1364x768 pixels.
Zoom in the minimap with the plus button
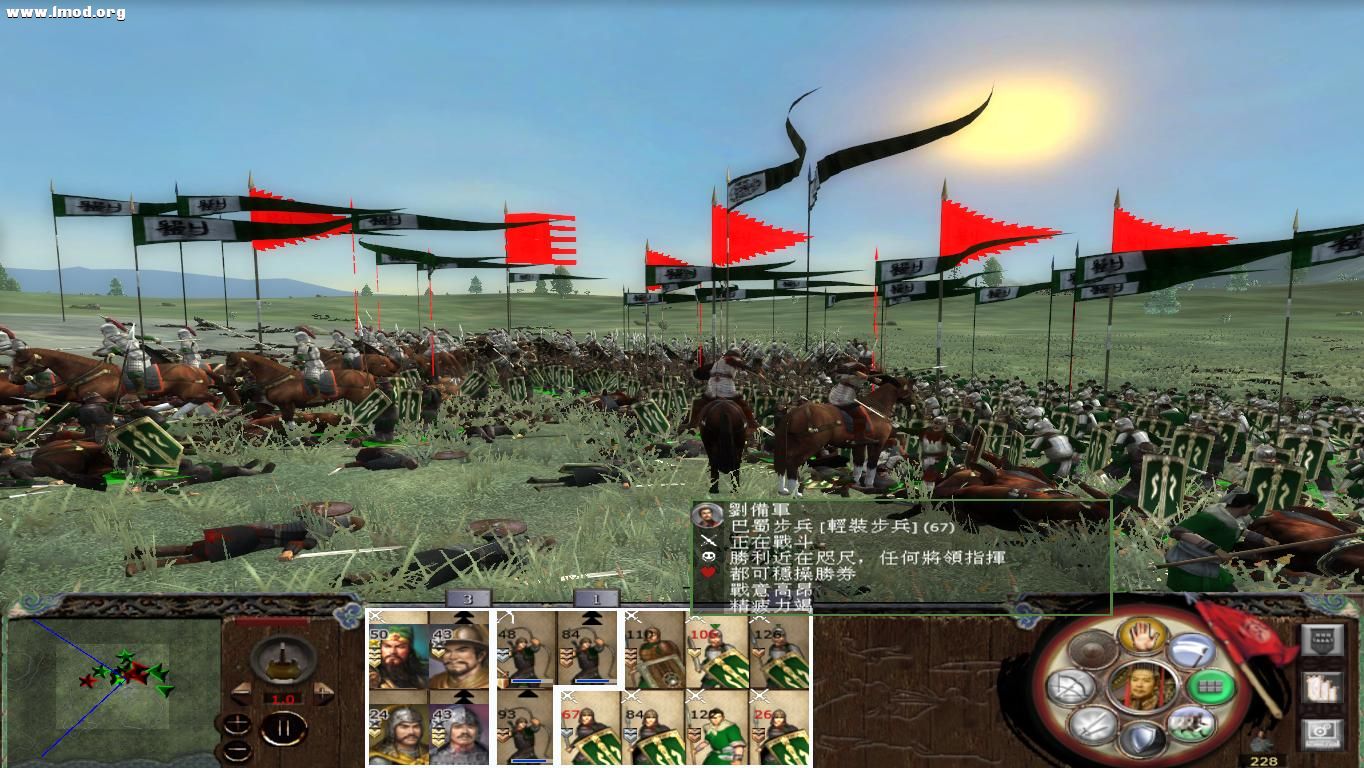click(238, 724)
